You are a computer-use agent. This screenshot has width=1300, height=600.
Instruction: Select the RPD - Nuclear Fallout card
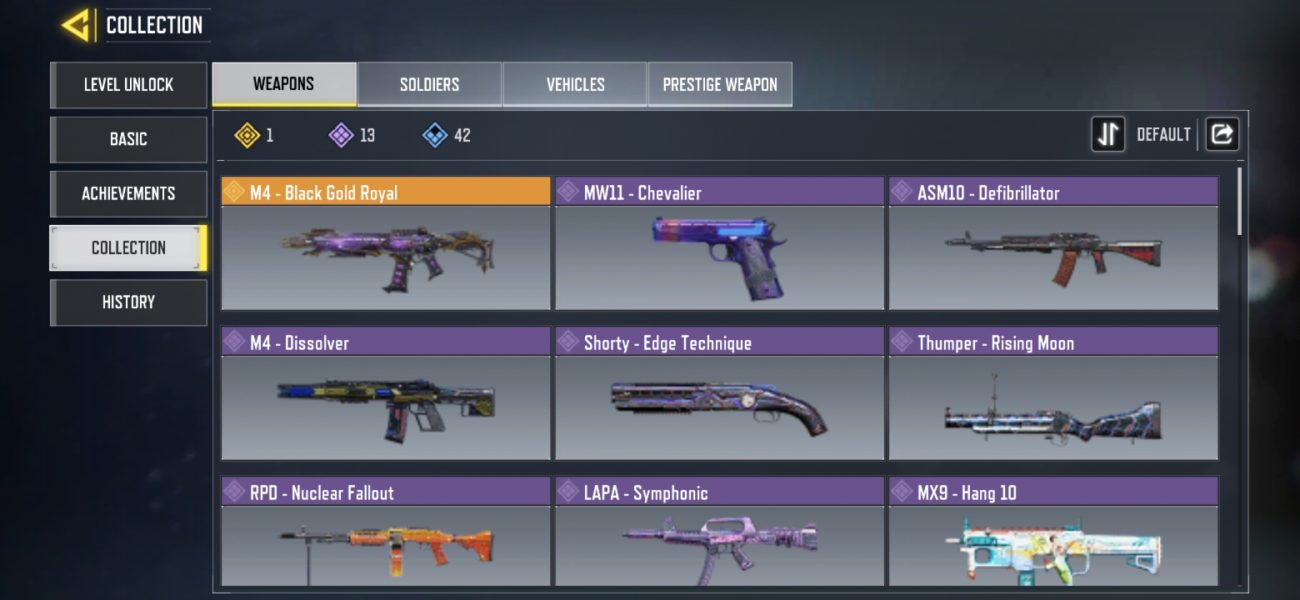385,535
